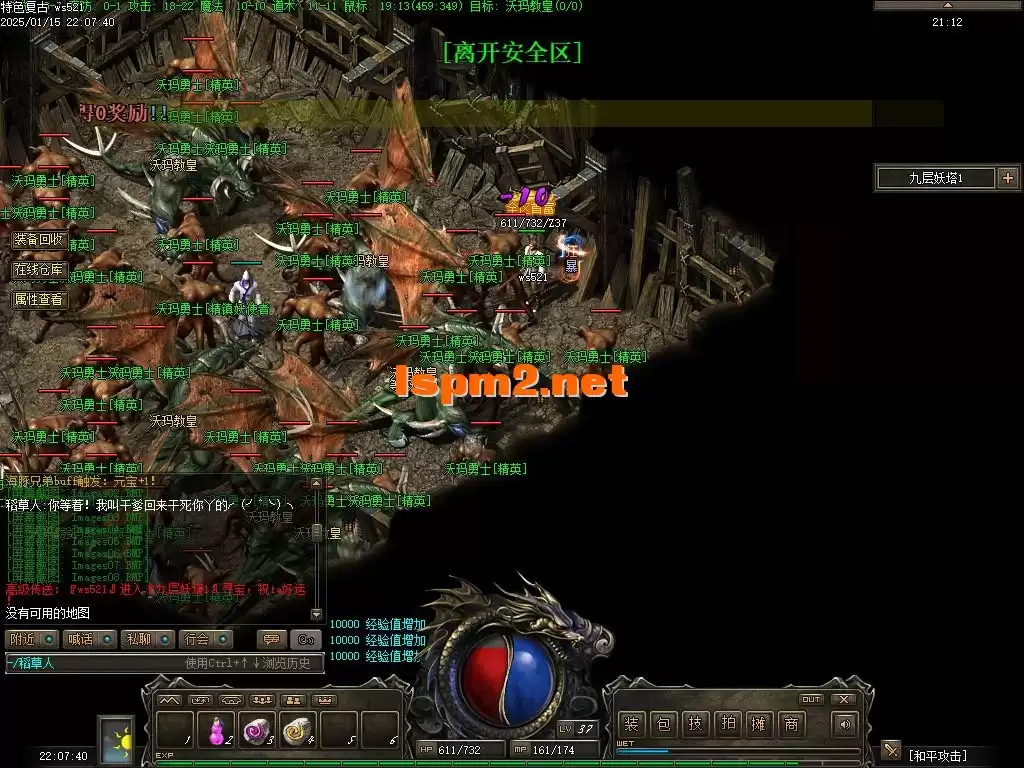Image resolution: width=1024 pixels, height=768 pixels.
Task: View stats via 属性查看 button
Action: (x=39, y=299)
